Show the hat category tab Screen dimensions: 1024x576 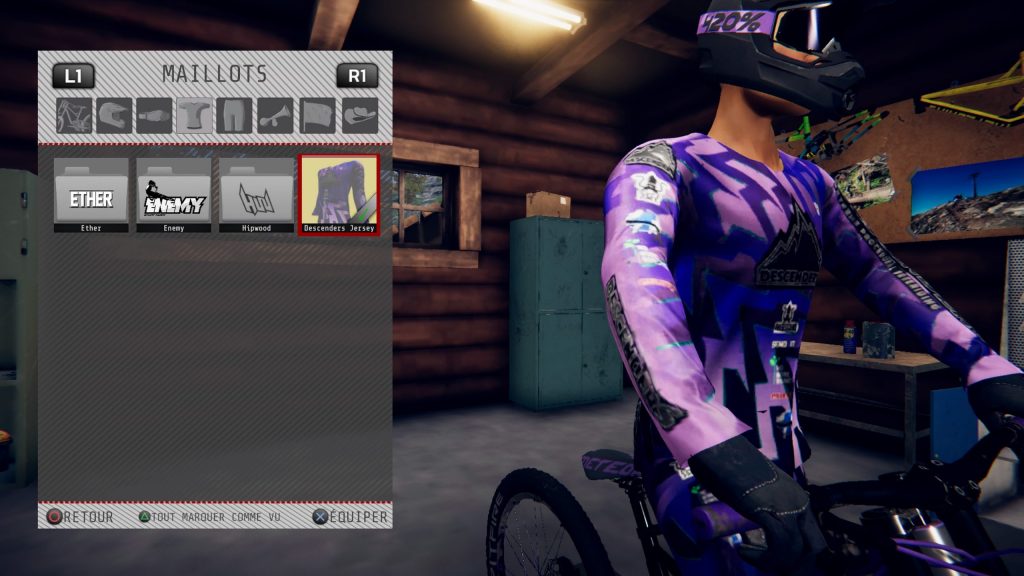[x=359, y=115]
